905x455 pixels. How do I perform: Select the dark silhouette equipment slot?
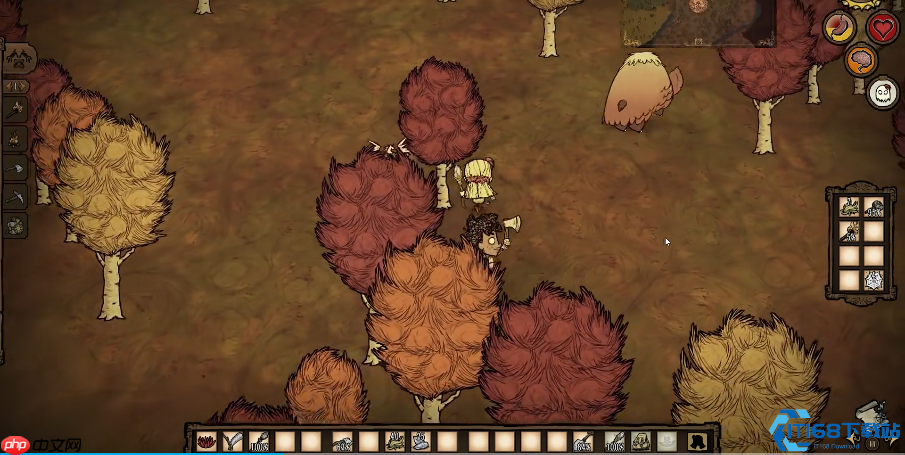693,440
